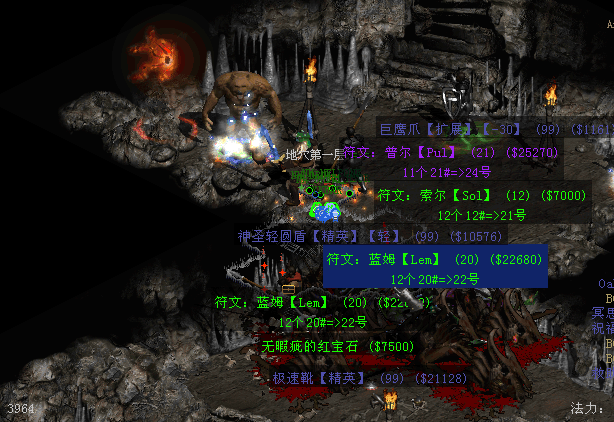Select the Sol rune drop label

[480, 194]
